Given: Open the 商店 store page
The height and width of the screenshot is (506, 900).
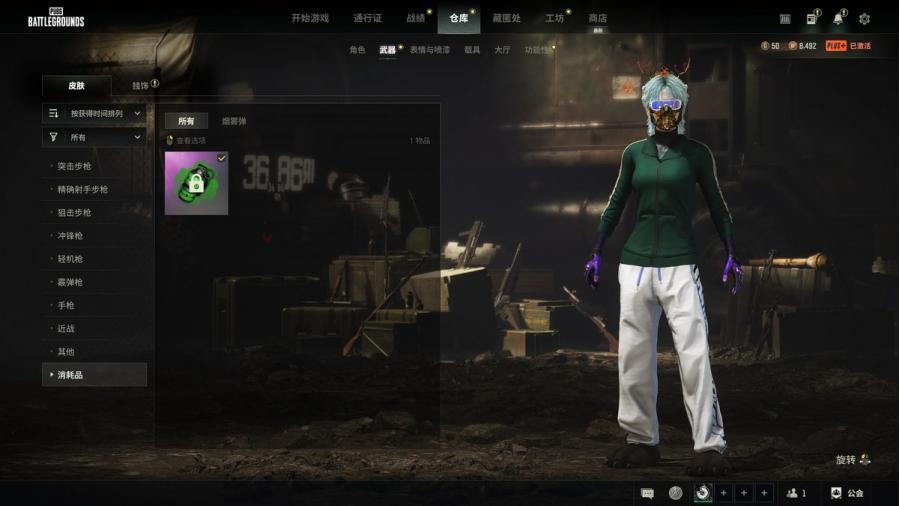Looking at the screenshot, I should click(x=597, y=18).
